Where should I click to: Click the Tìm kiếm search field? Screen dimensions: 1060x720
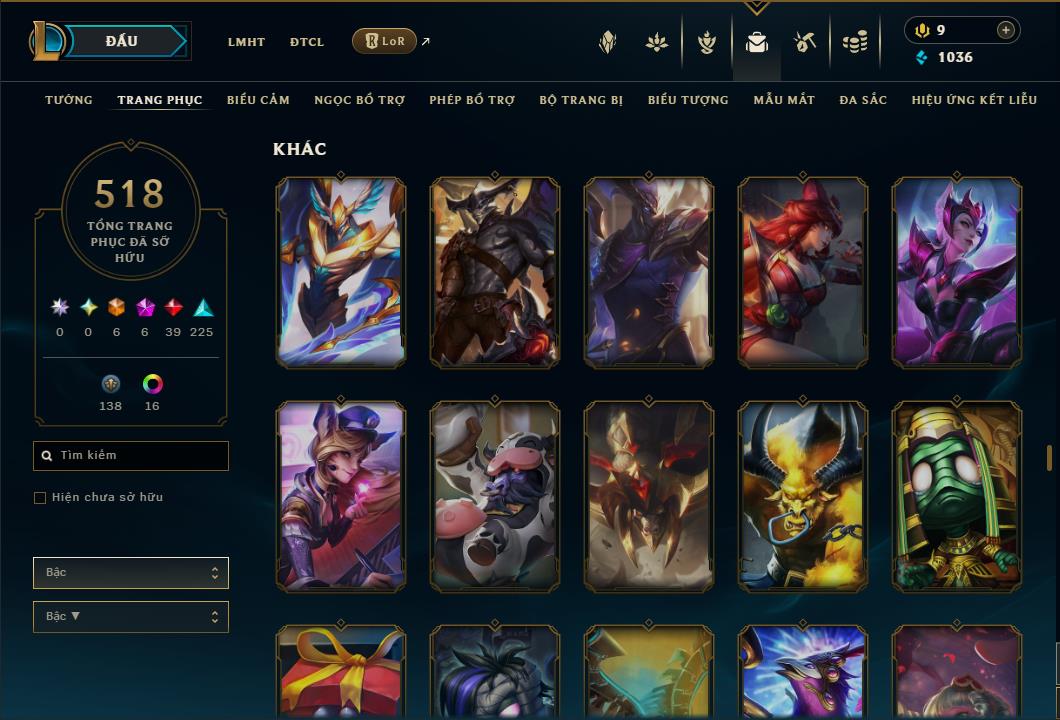pyautogui.click(x=131, y=456)
